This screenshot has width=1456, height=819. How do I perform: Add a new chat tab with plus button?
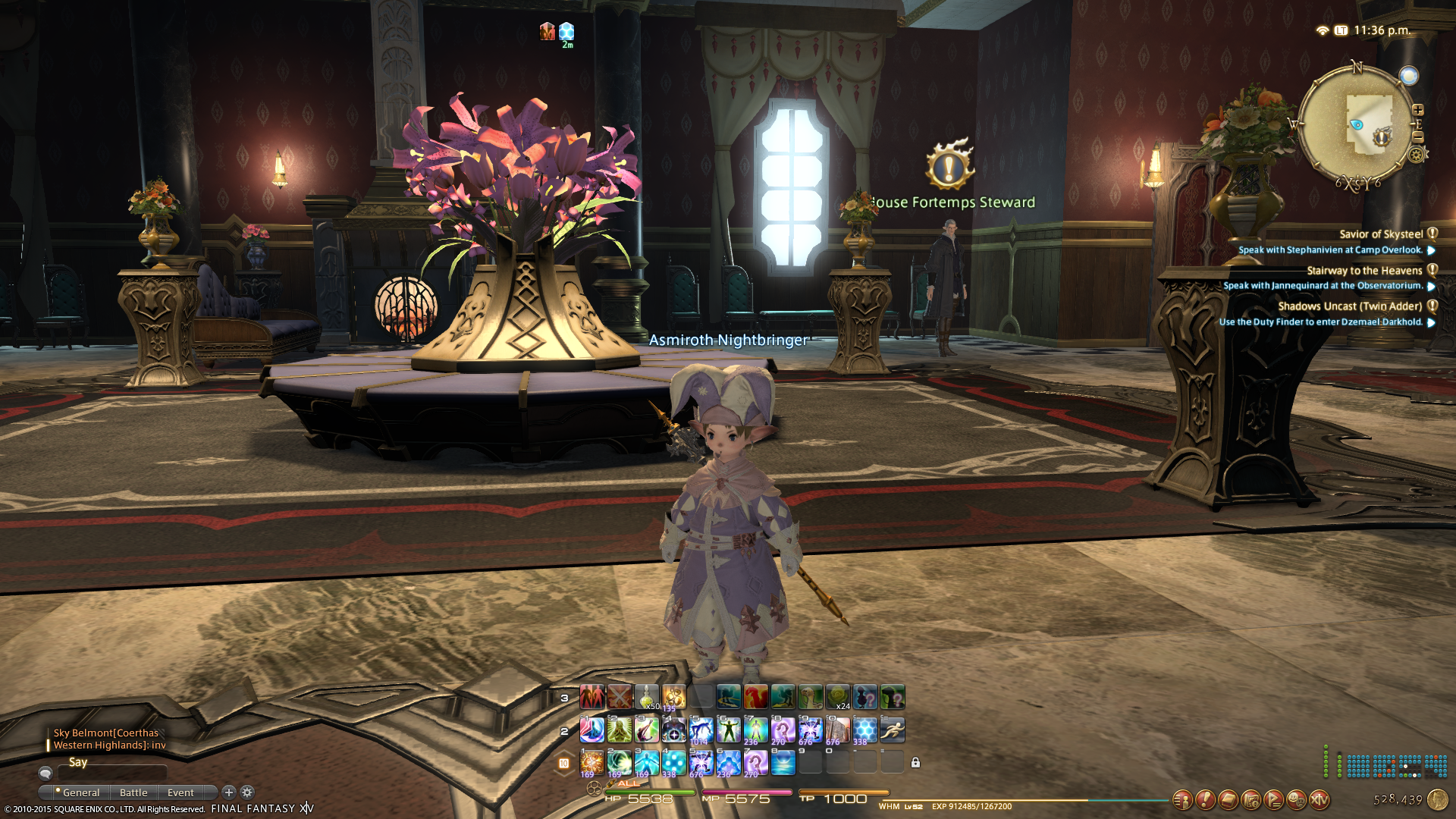click(x=229, y=792)
